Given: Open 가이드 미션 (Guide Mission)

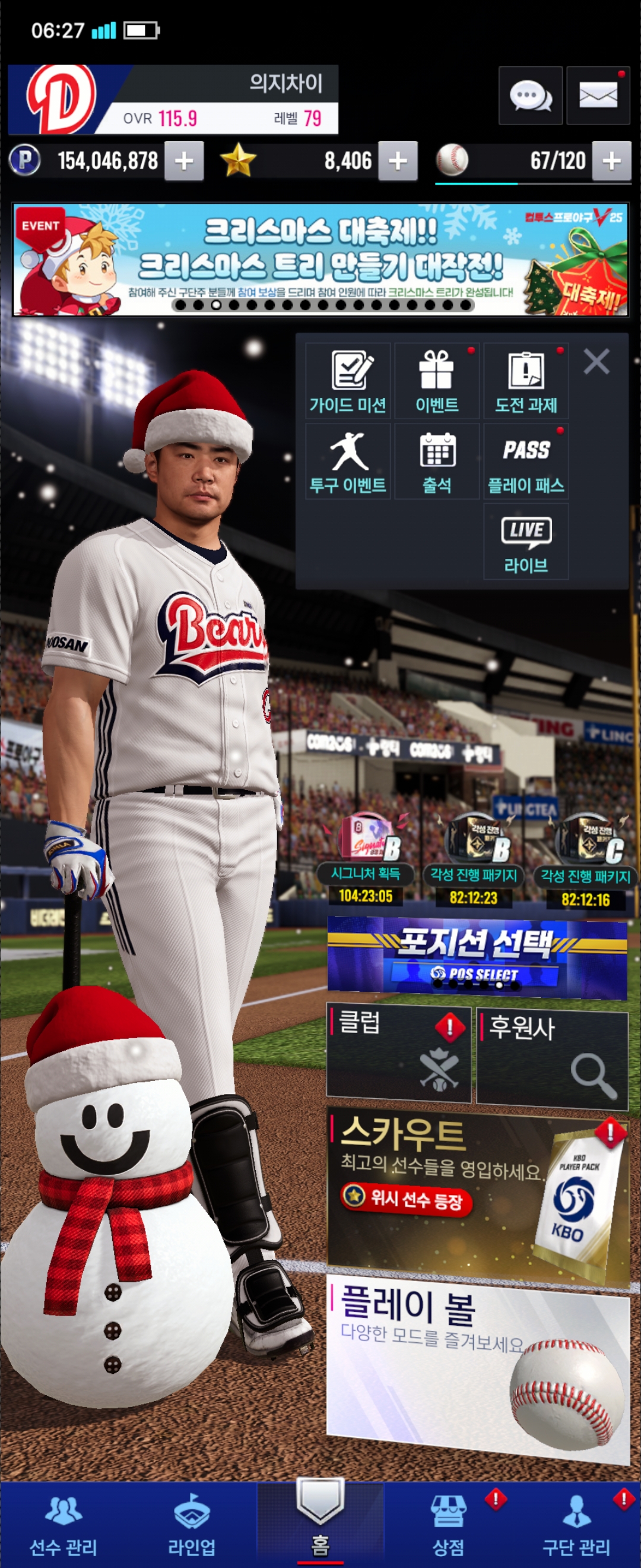Looking at the screenshot, I should pos(348,381).
